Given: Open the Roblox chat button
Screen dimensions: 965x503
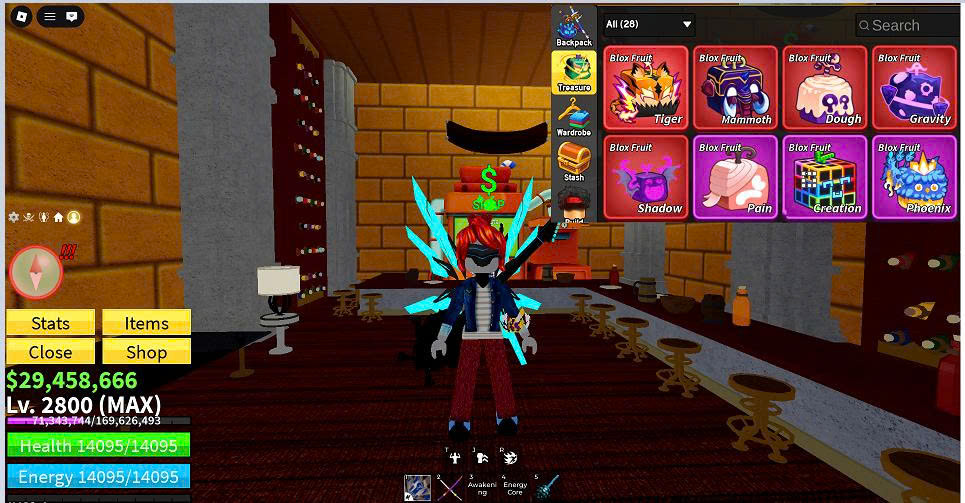Looking at the screenshot, I should (72, 17).
